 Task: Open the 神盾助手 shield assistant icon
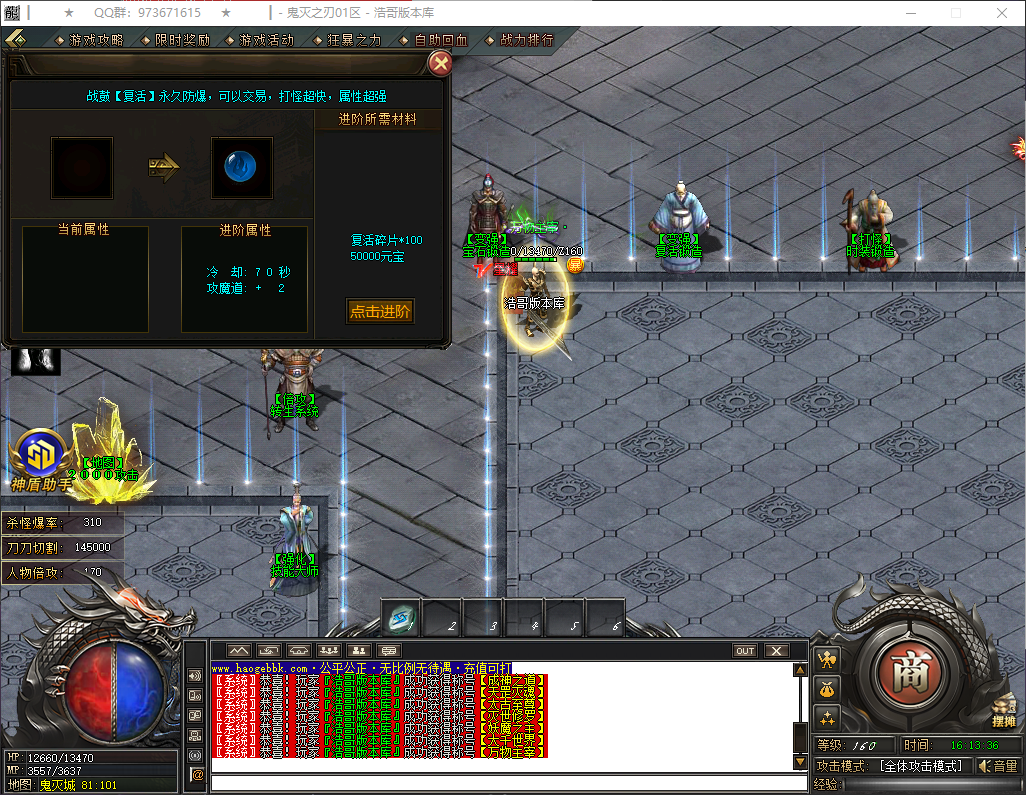40,456
